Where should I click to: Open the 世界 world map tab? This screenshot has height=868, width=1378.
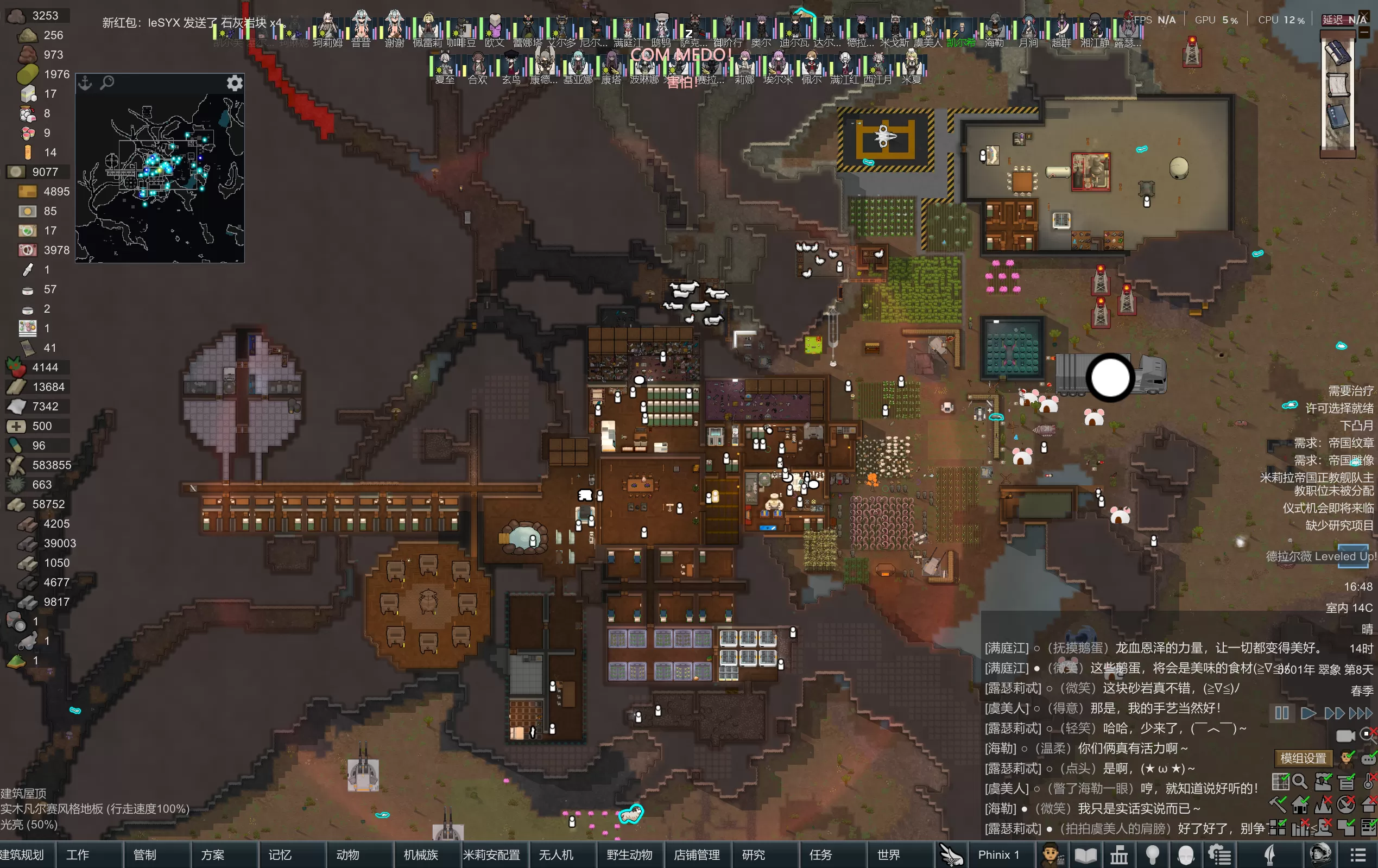click(x=888, y=855)
